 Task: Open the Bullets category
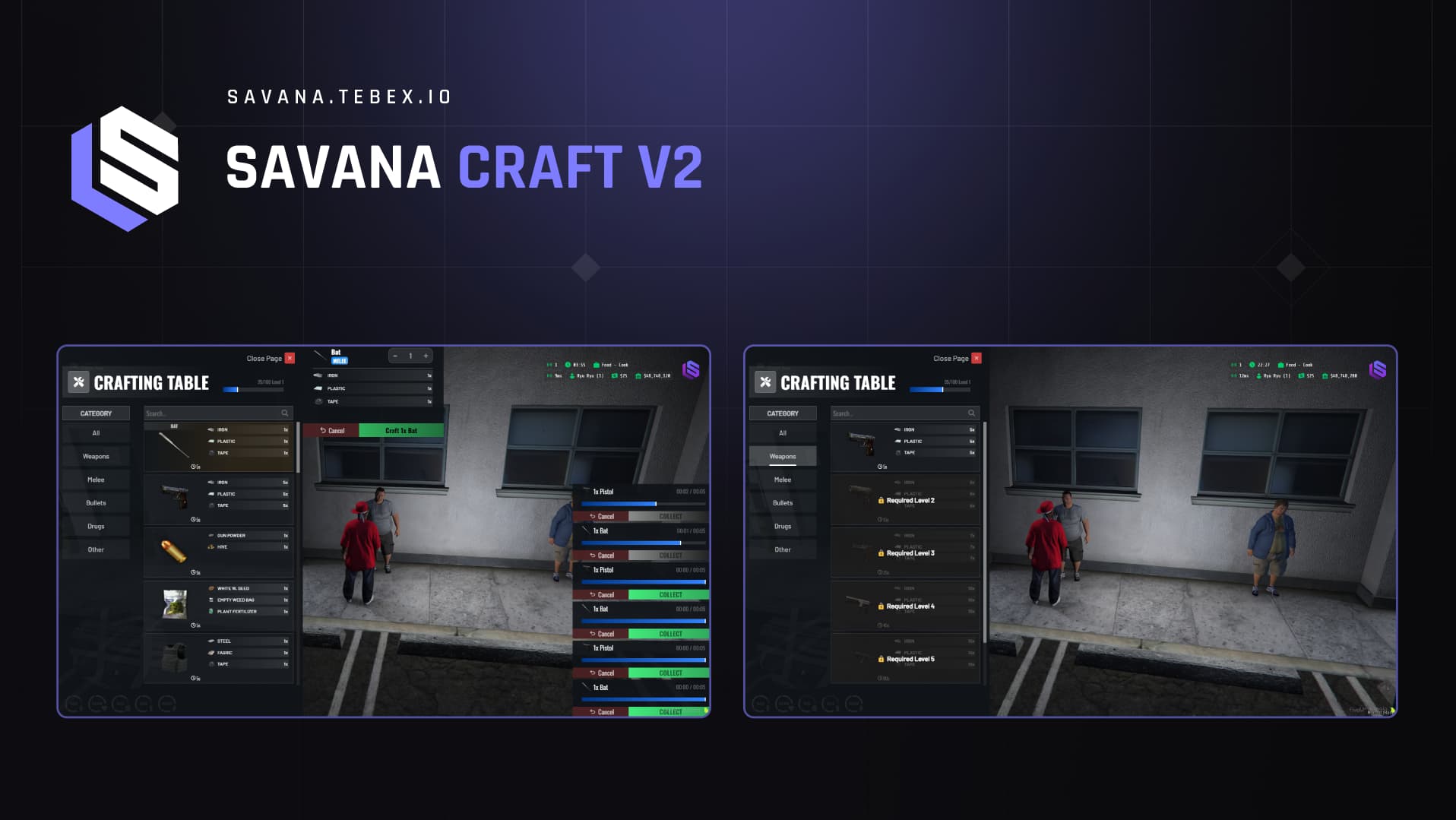[x=96, y=503]
